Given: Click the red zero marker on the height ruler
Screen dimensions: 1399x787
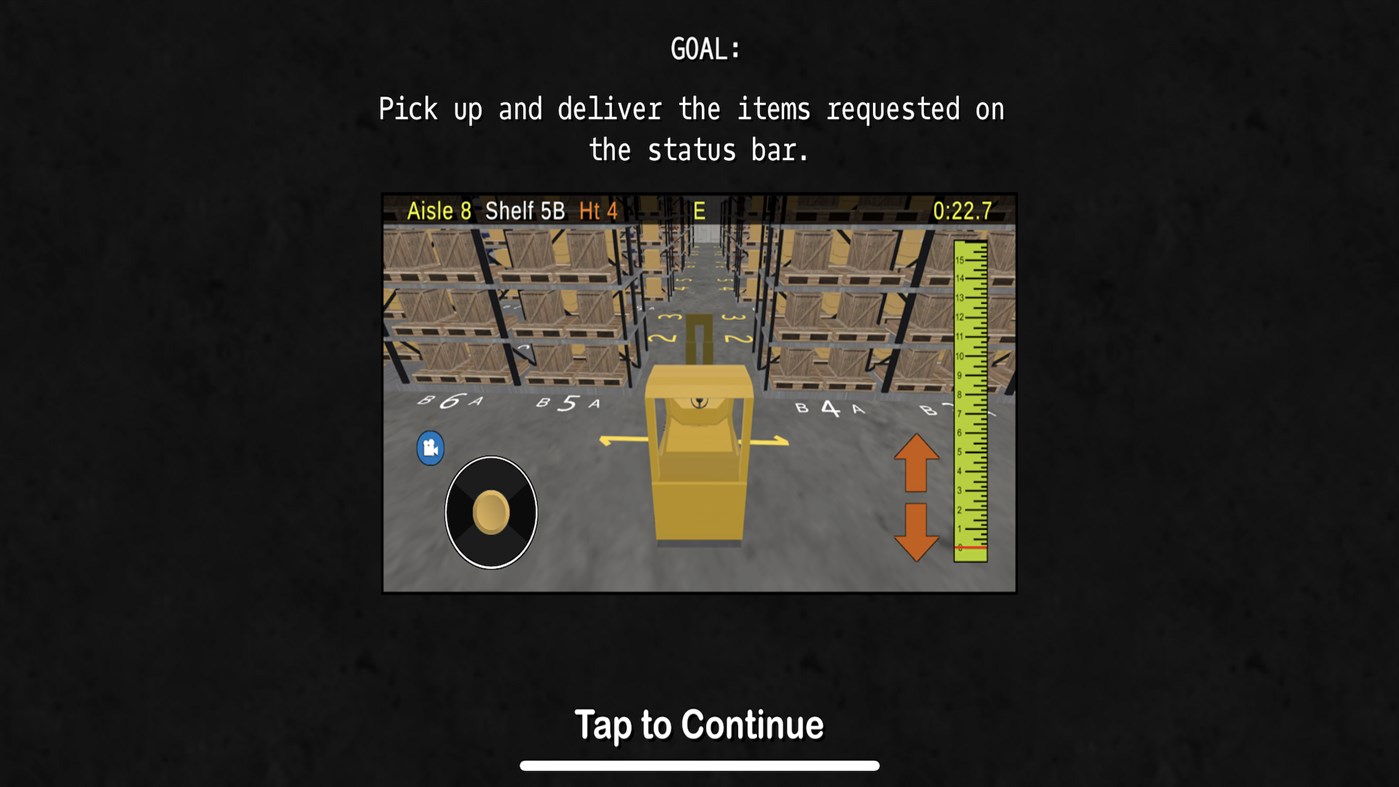Looking at the screenshot, I should point(967,548).
